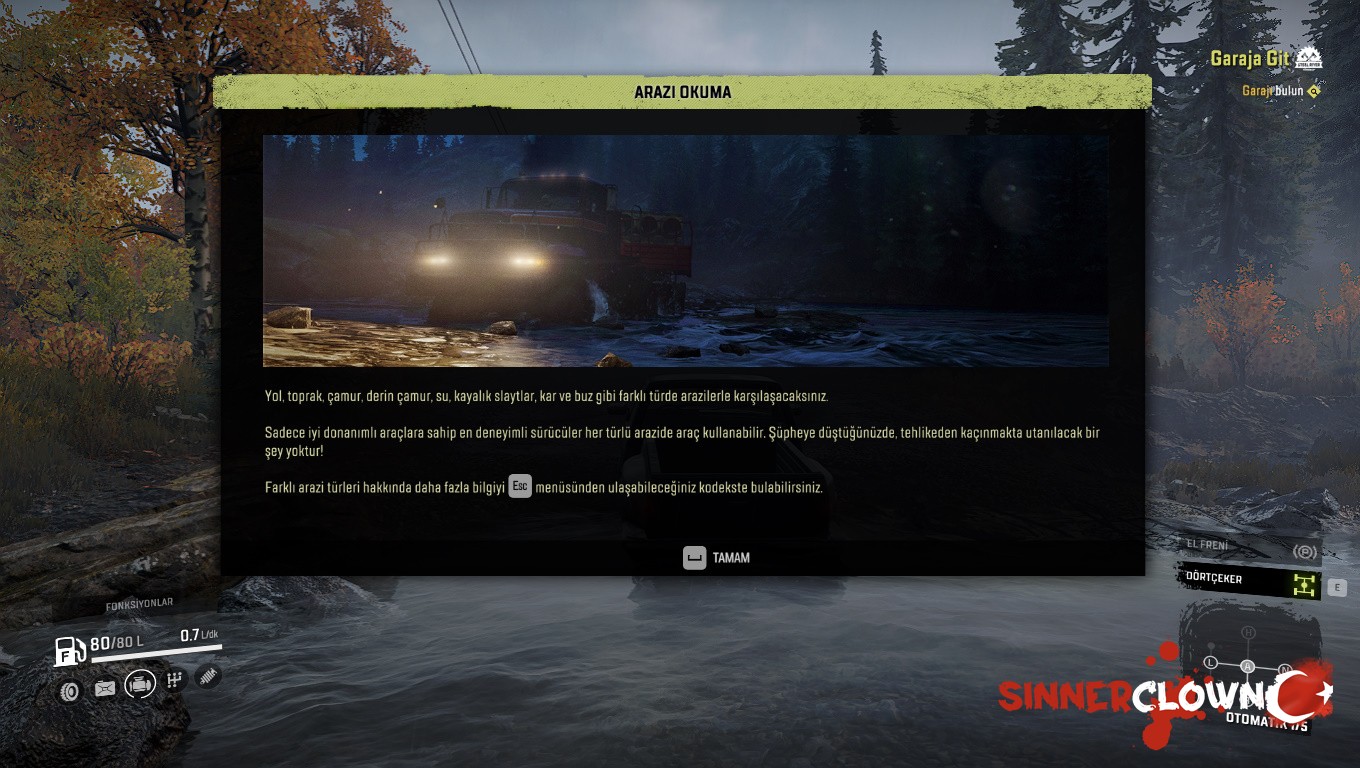Confirm the tutorial with the TAMAM button
The height and width of the screenshot is (768, 1360).
coord(717,558)
